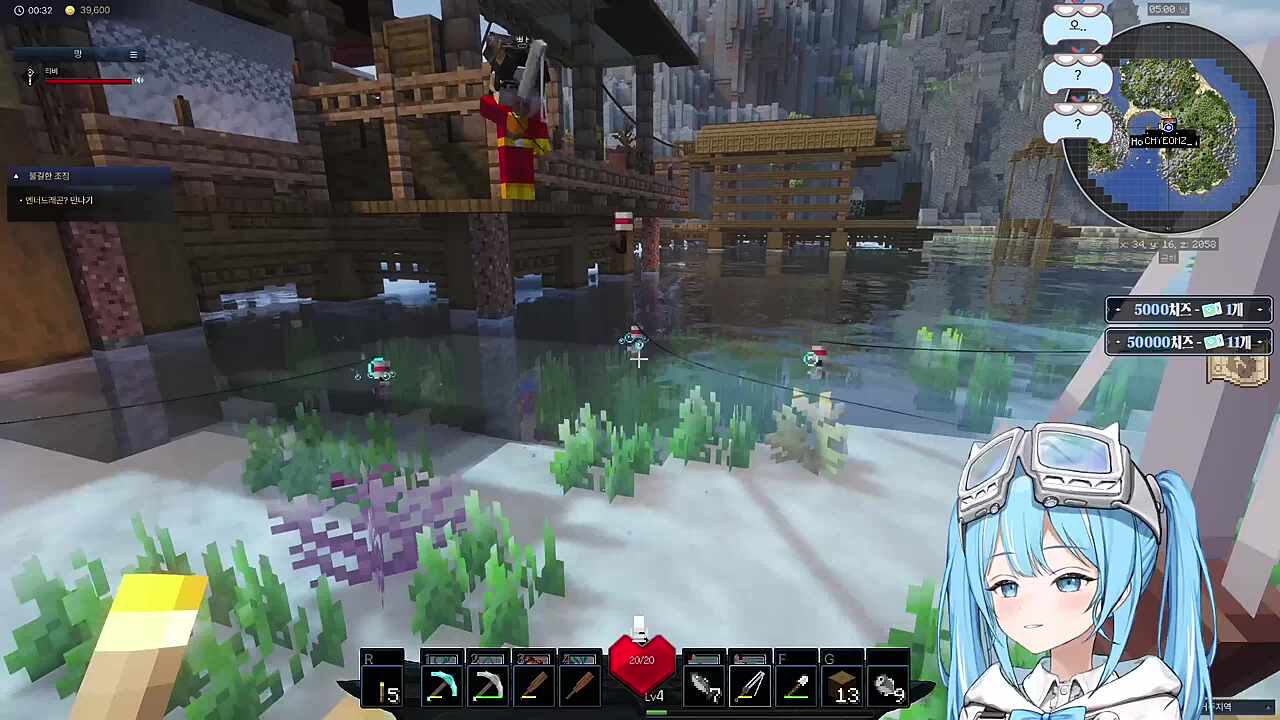Click the 50000 치즈 donation goal banner
The width and height of the screenshot is (1280, 720).
click(x=1188, y=342)
